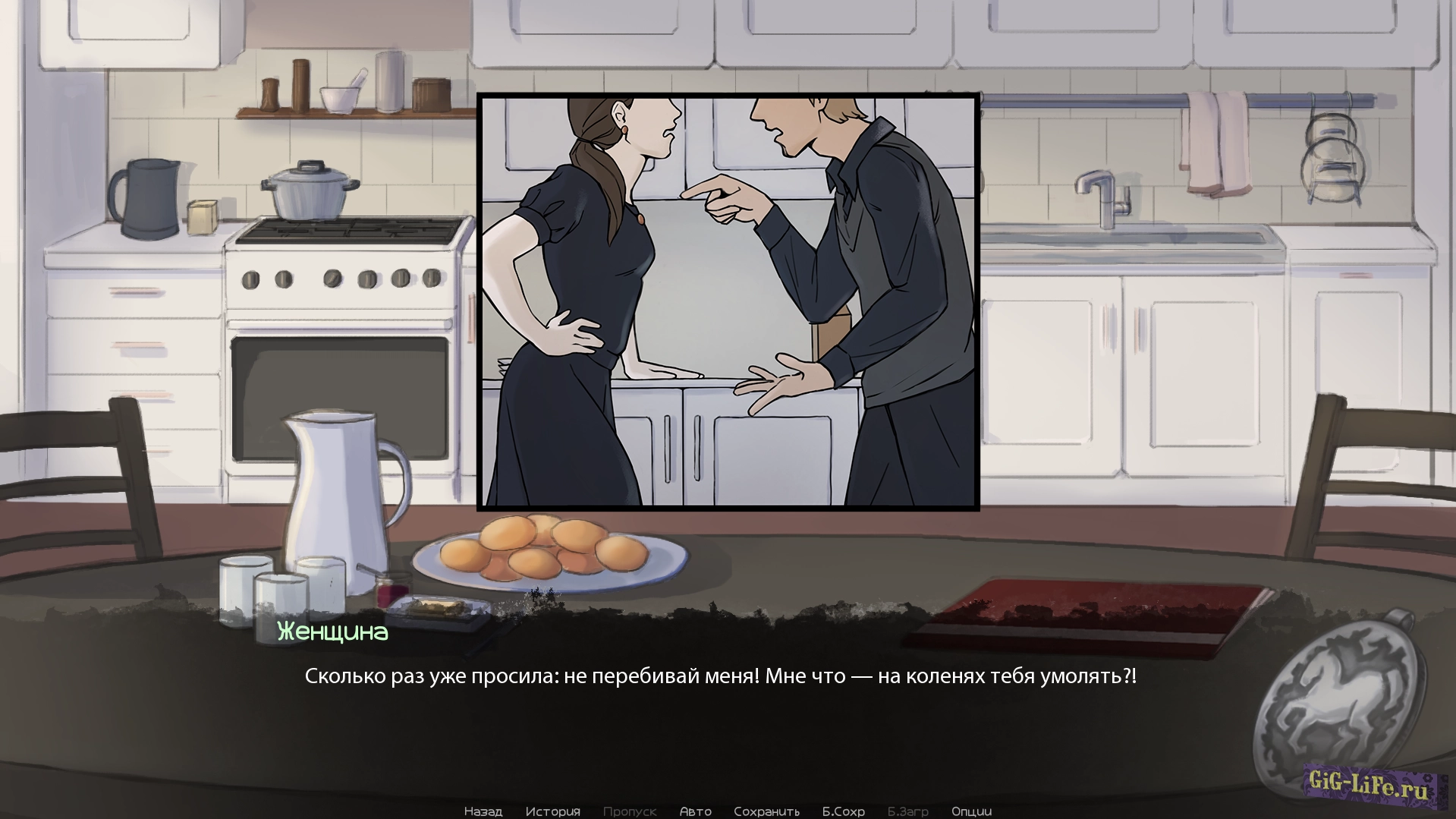
Task: Open the История dialogue log
Action: tap(552, 811)
